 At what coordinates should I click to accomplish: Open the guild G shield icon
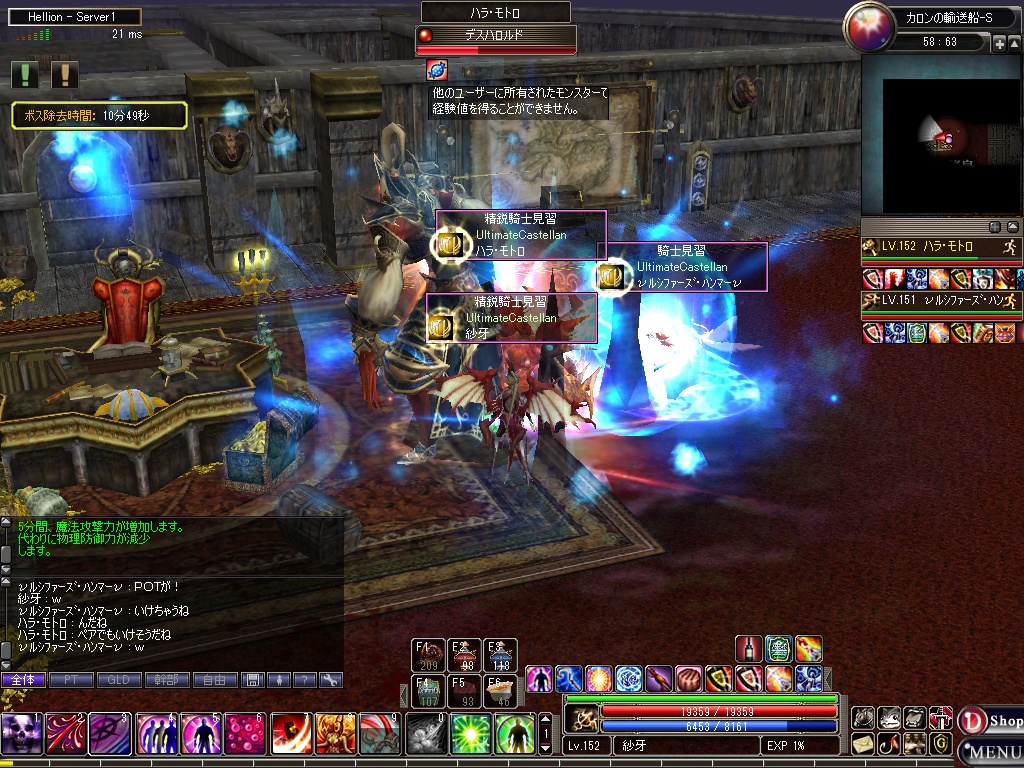(940, 744)
